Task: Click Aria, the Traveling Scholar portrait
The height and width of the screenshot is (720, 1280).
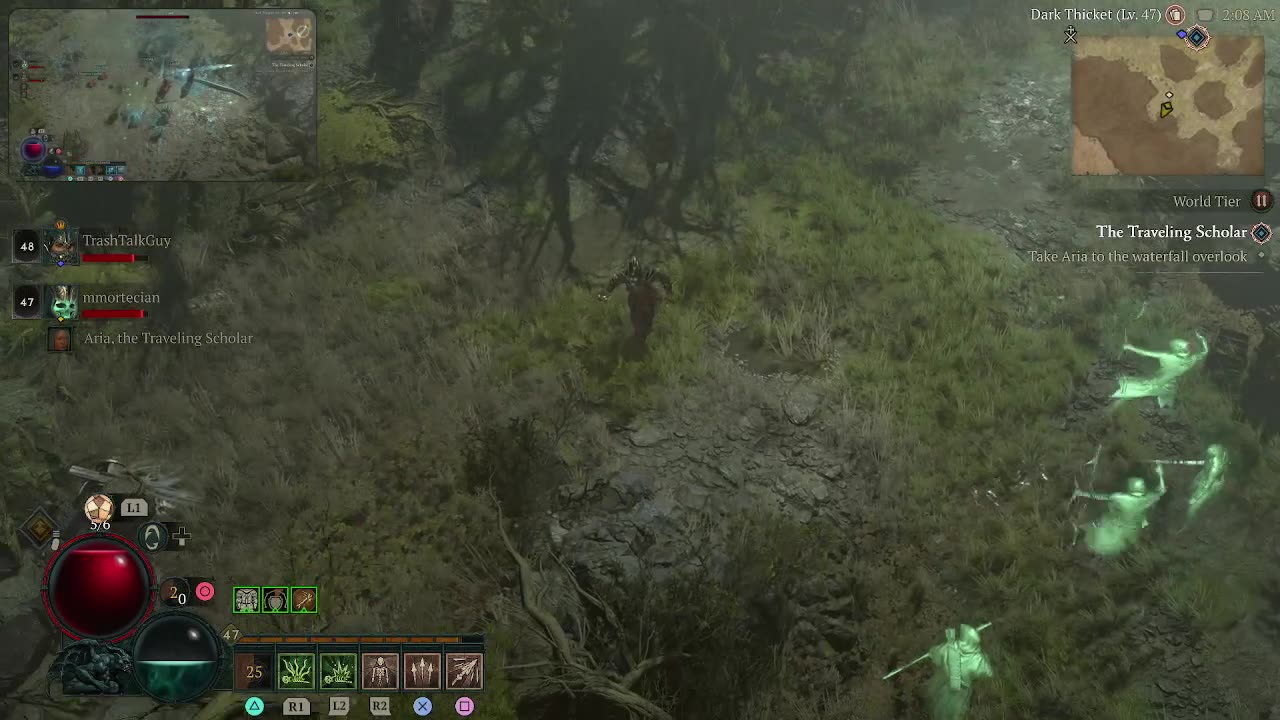Action: [60, 339]
